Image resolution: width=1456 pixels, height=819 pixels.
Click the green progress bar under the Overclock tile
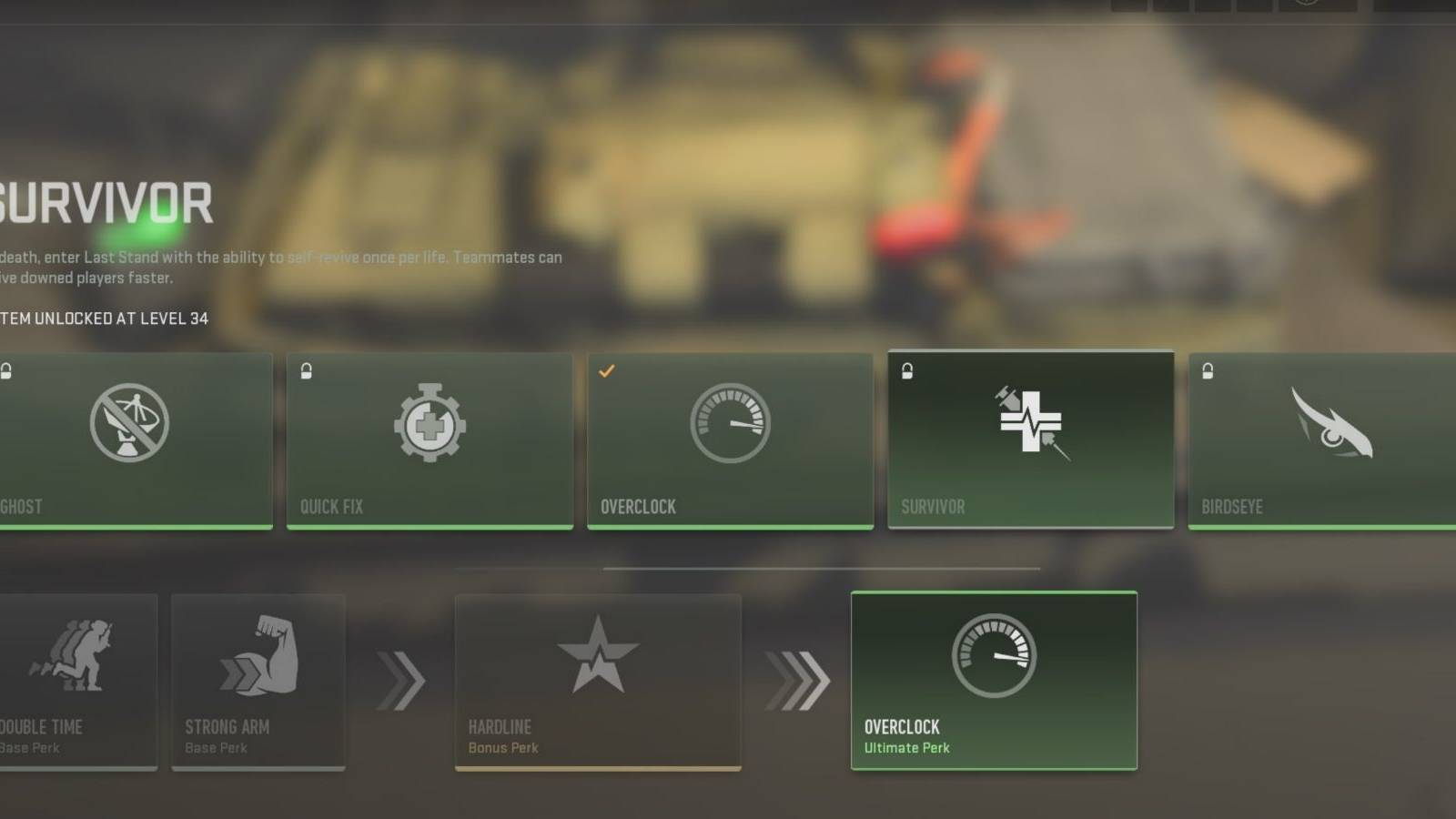click(x=730, y=526)
